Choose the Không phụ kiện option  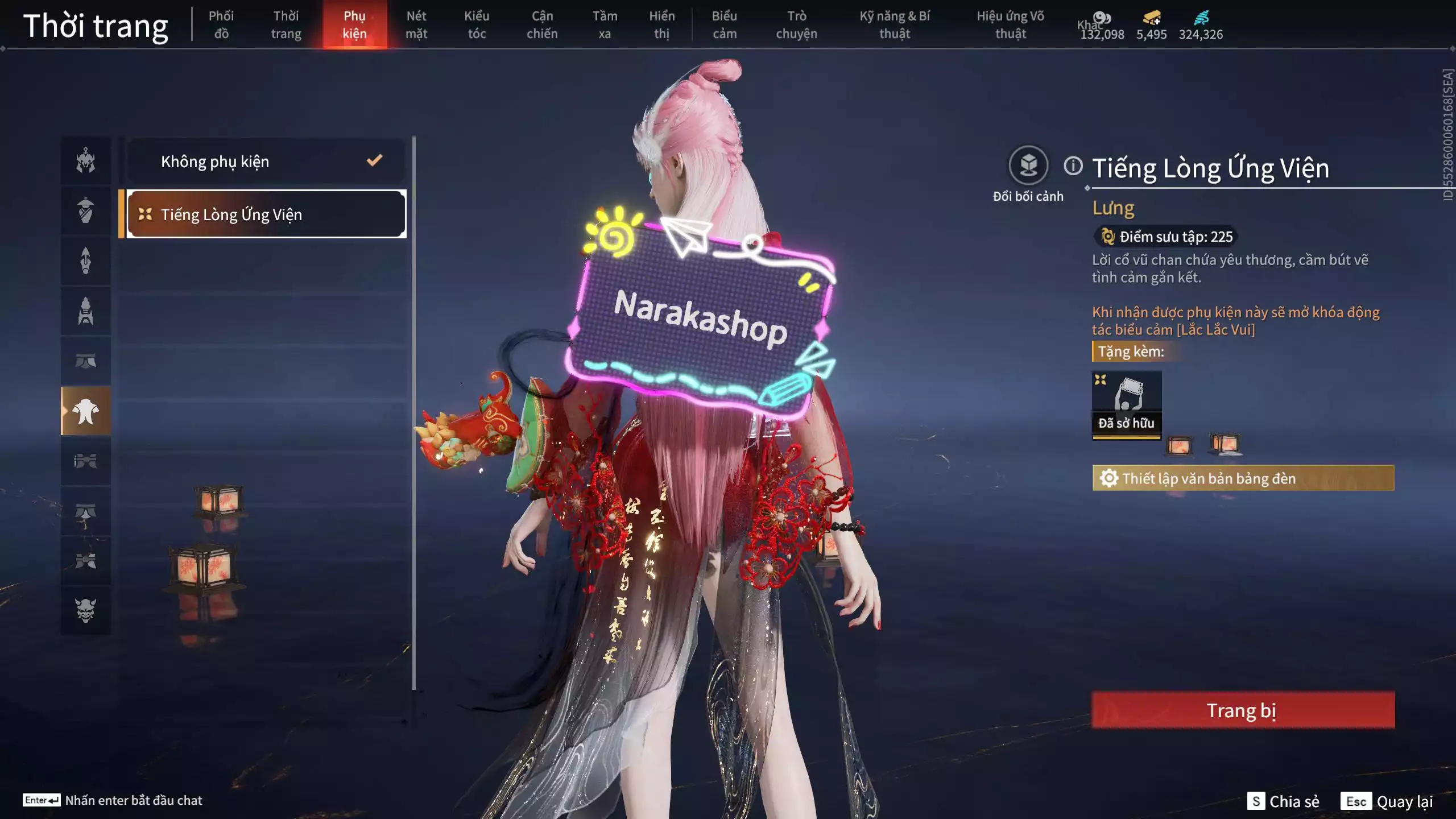pyautogui.click(x=266, y=162)
